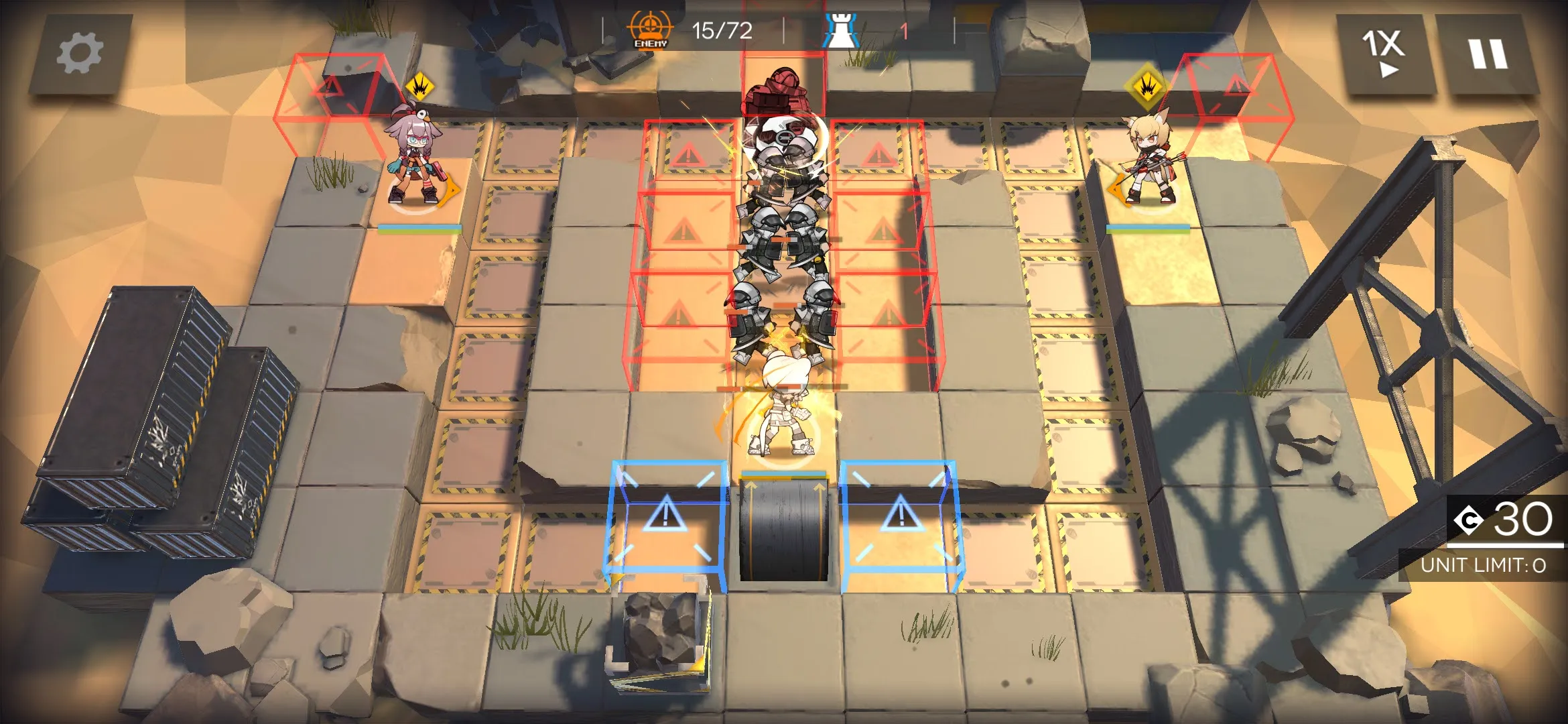Pause the battle
Viewport: 1568px width, 724px height.
pos(1488,54)
